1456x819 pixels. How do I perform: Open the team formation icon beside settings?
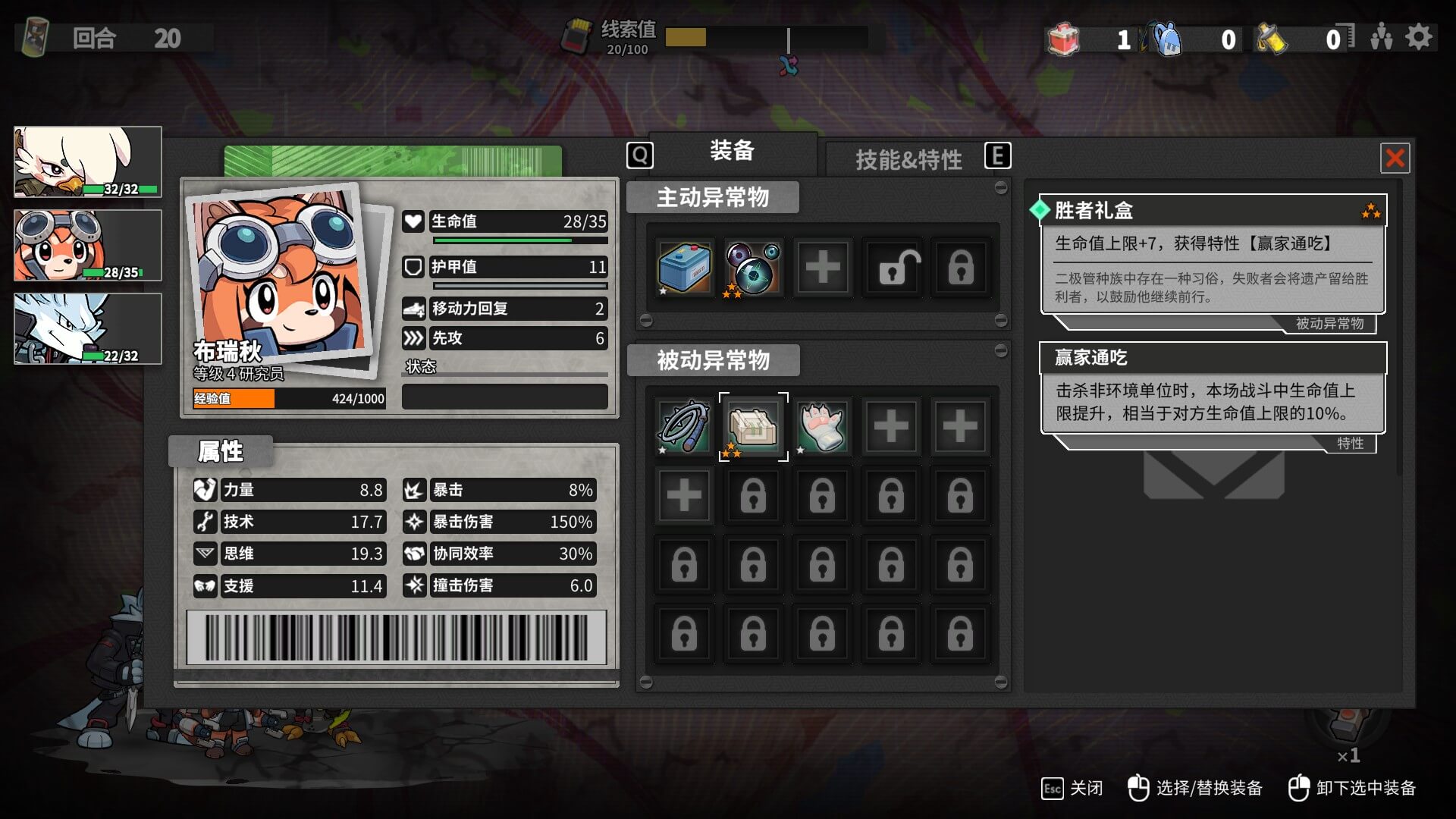[x=1381, y=37]
